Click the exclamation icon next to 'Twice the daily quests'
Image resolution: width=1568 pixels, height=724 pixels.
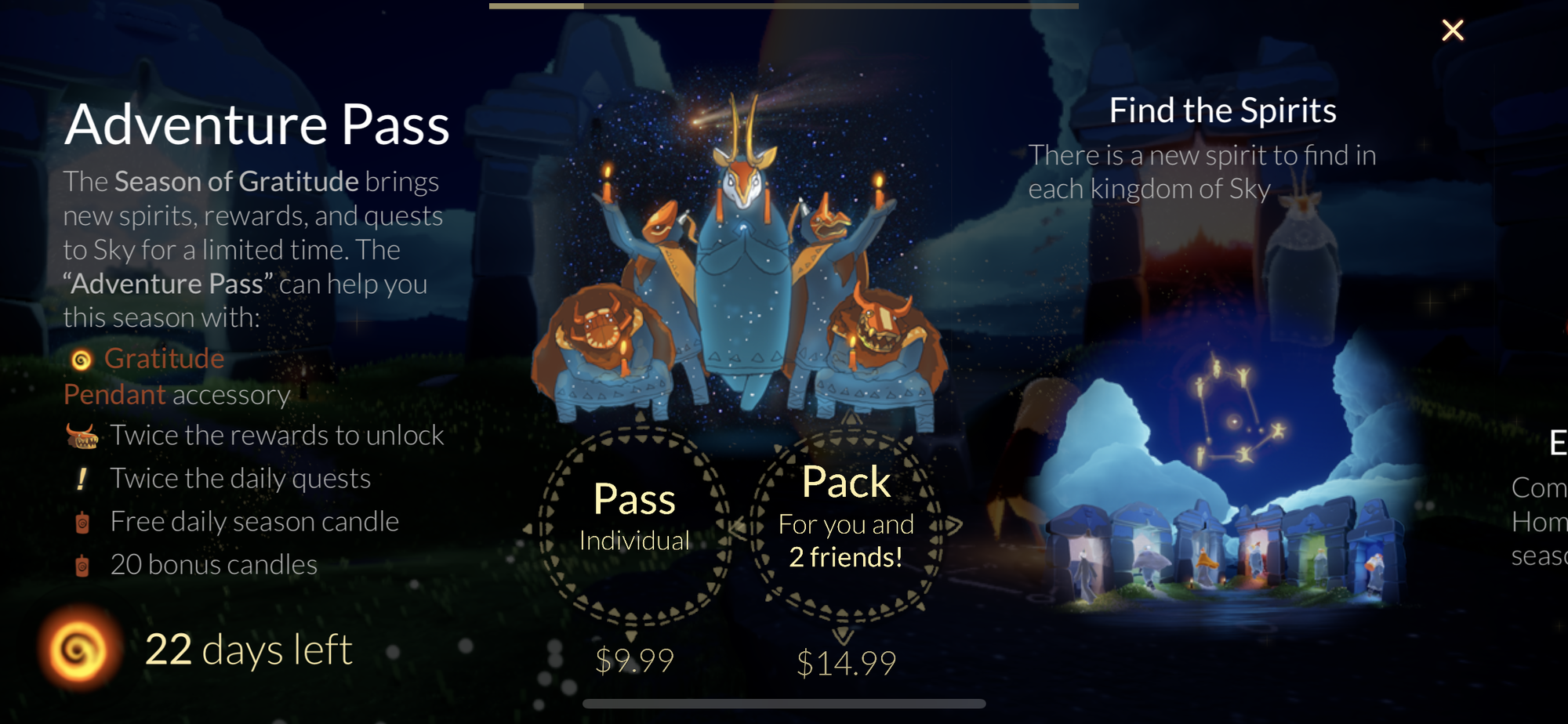(81, 478)
